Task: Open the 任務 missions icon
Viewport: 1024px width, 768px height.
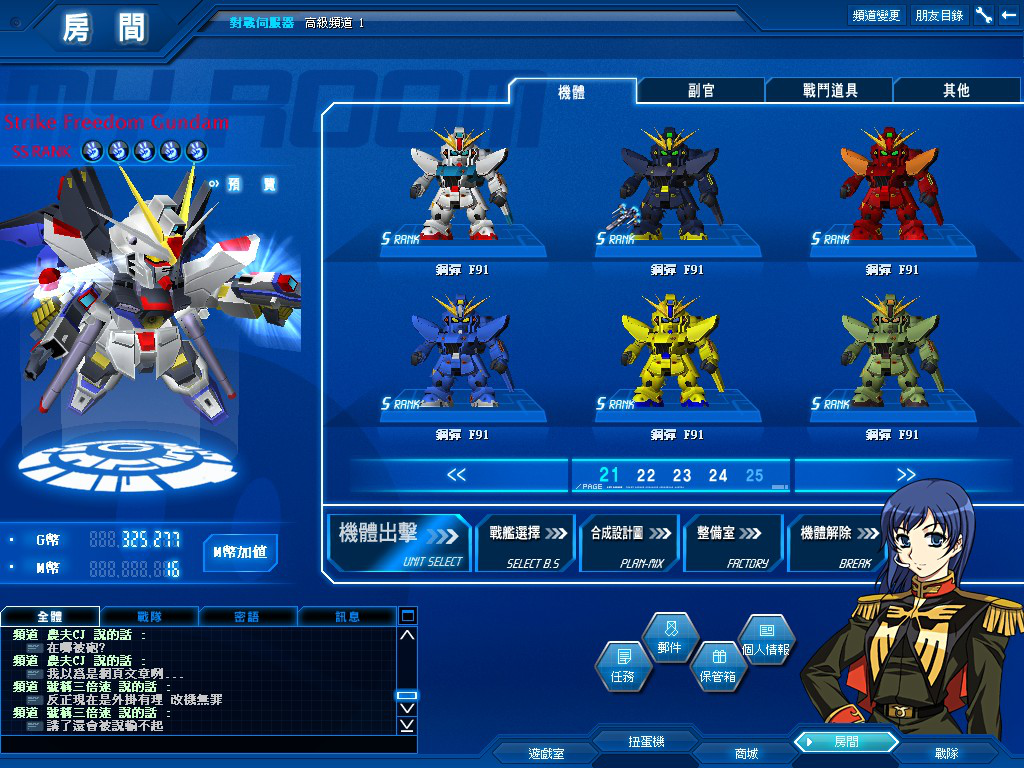Action: (x=622, y=666)
